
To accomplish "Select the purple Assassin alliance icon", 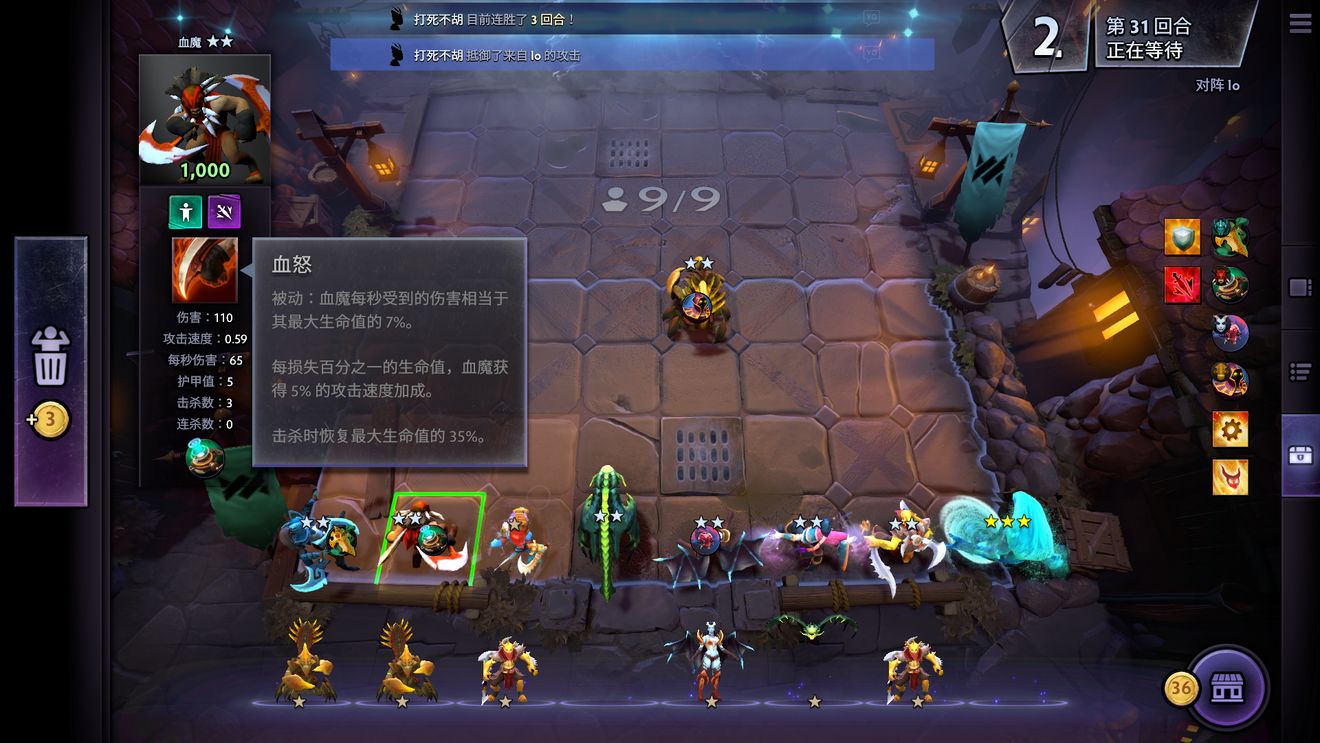I will pyautogui.click(x=223, y=211).
